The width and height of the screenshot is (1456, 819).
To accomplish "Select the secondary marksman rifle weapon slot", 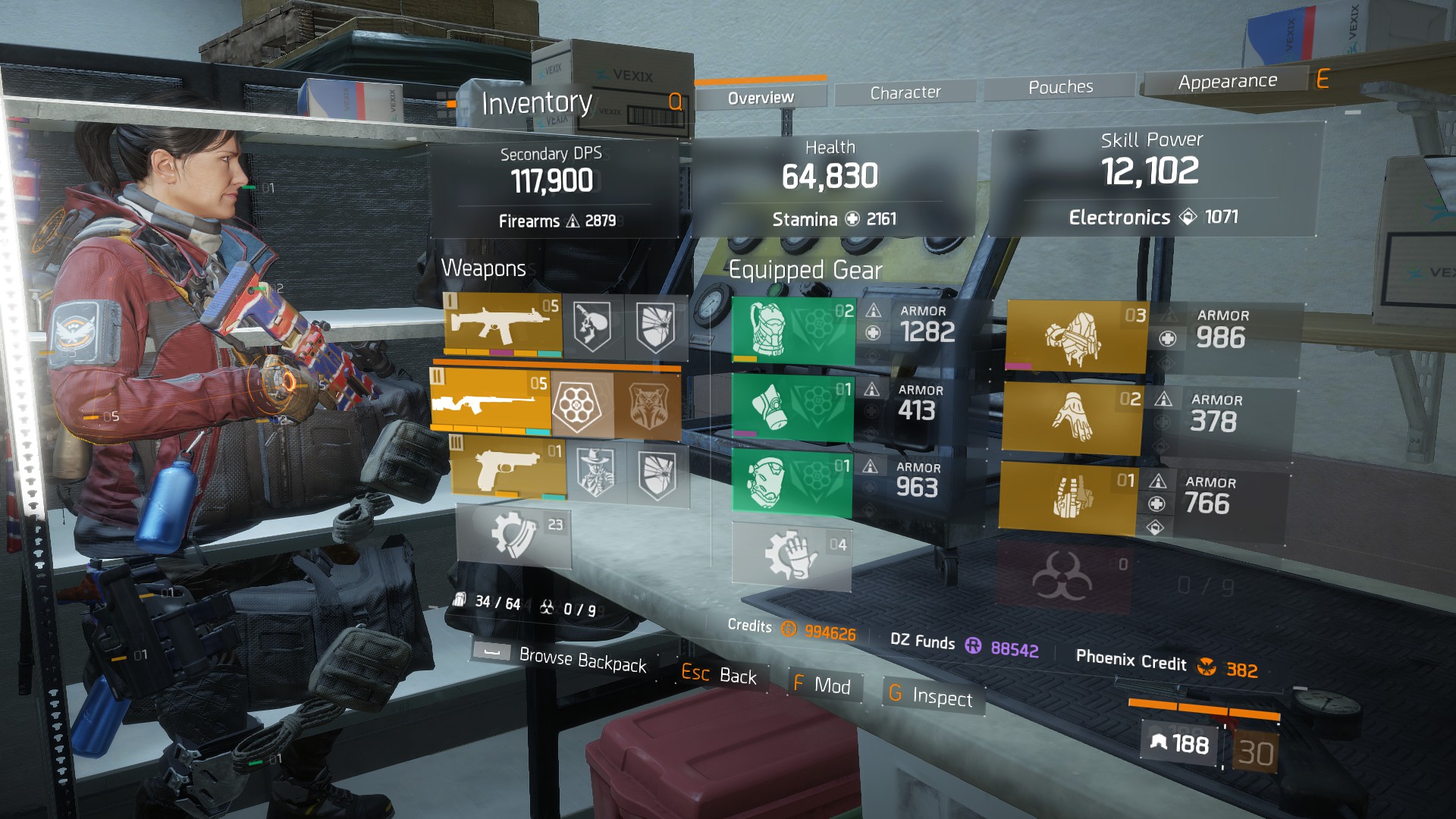I will pyautogui.click(x=491, y=400).
